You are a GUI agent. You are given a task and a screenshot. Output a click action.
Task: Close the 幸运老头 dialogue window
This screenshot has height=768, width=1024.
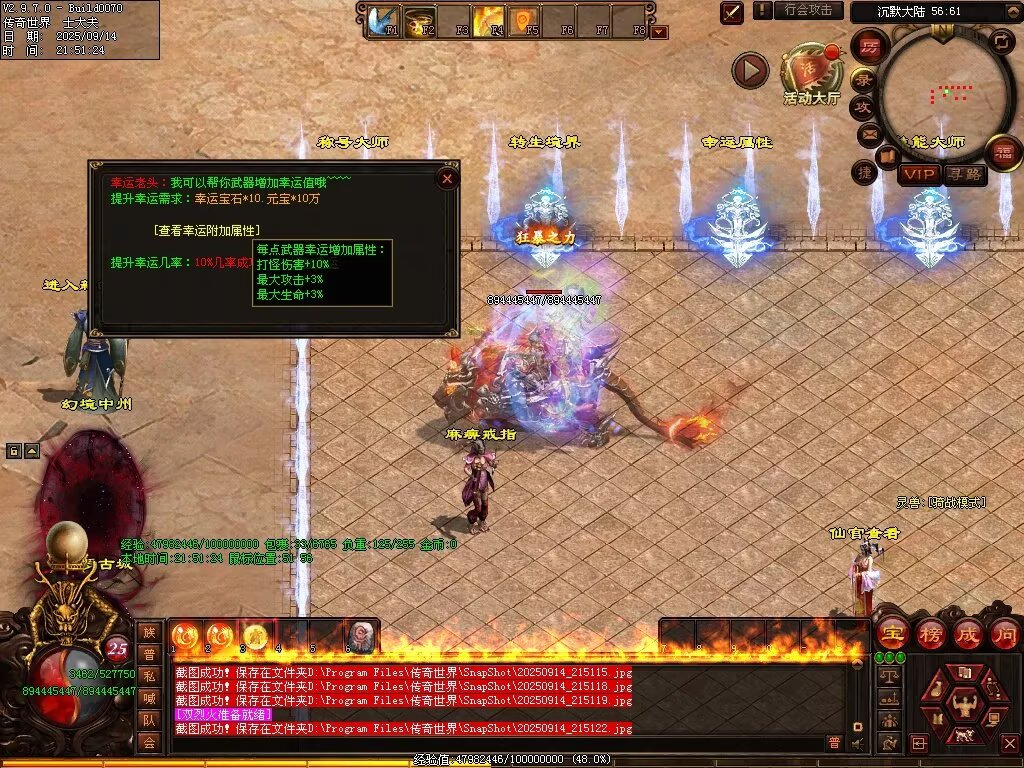tap(447, 178)
